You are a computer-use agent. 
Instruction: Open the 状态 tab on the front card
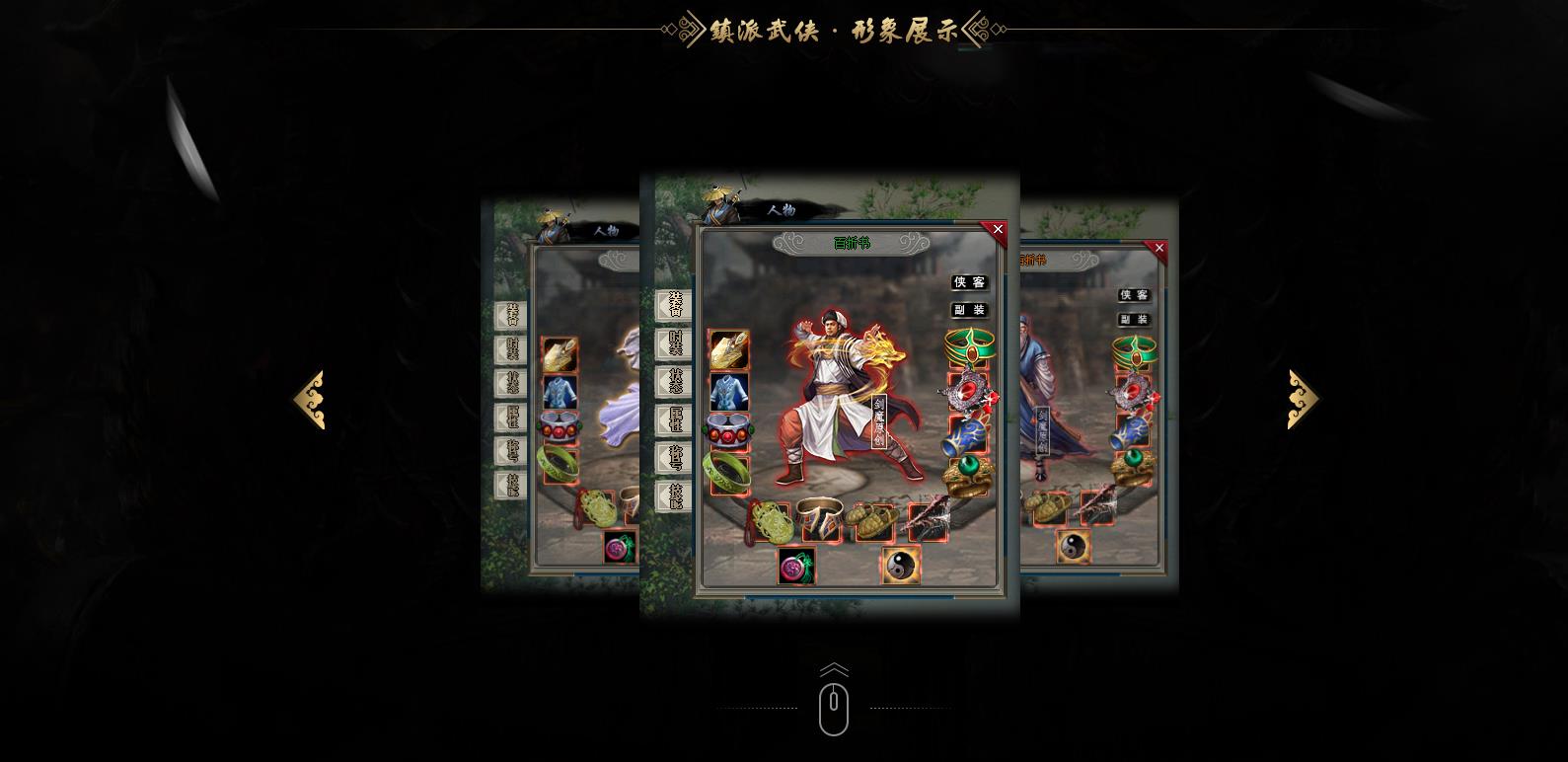(x=675, y=382)
